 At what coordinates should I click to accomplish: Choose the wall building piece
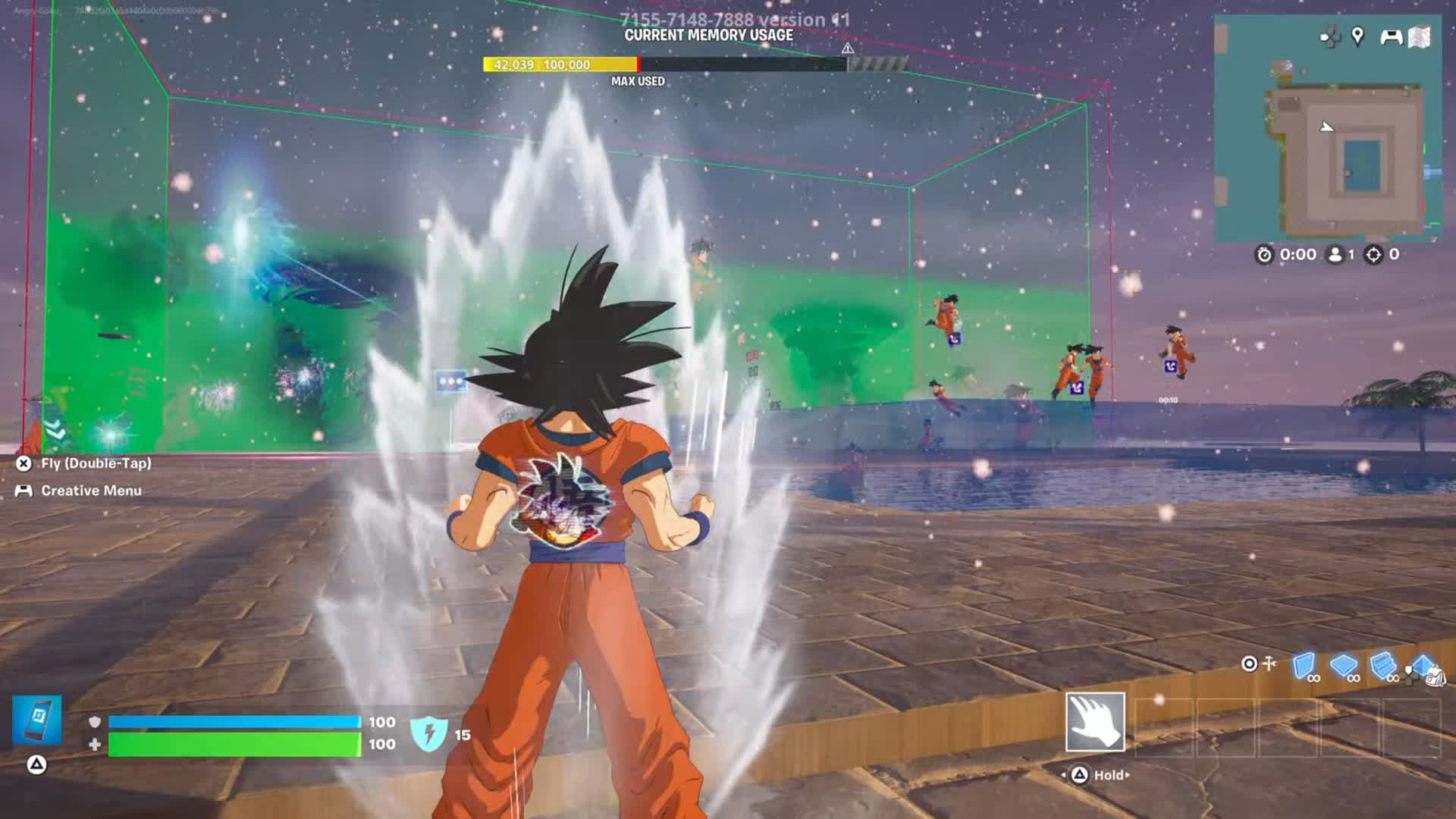(x=1304, y=665)
